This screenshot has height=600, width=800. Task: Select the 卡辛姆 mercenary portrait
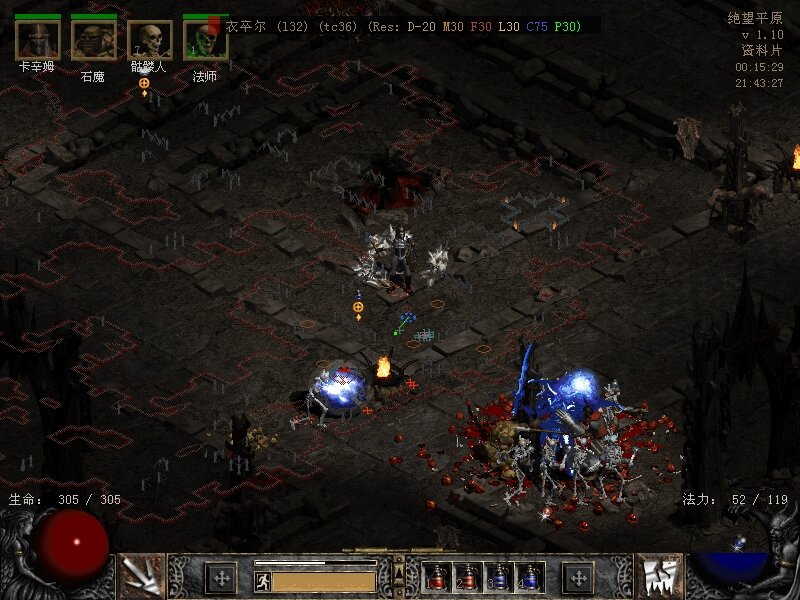37,40
